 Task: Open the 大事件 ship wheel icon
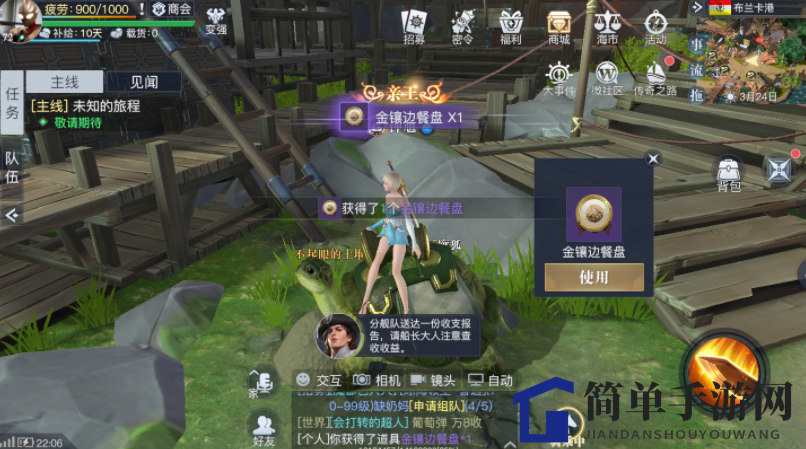tap(558, 78)
